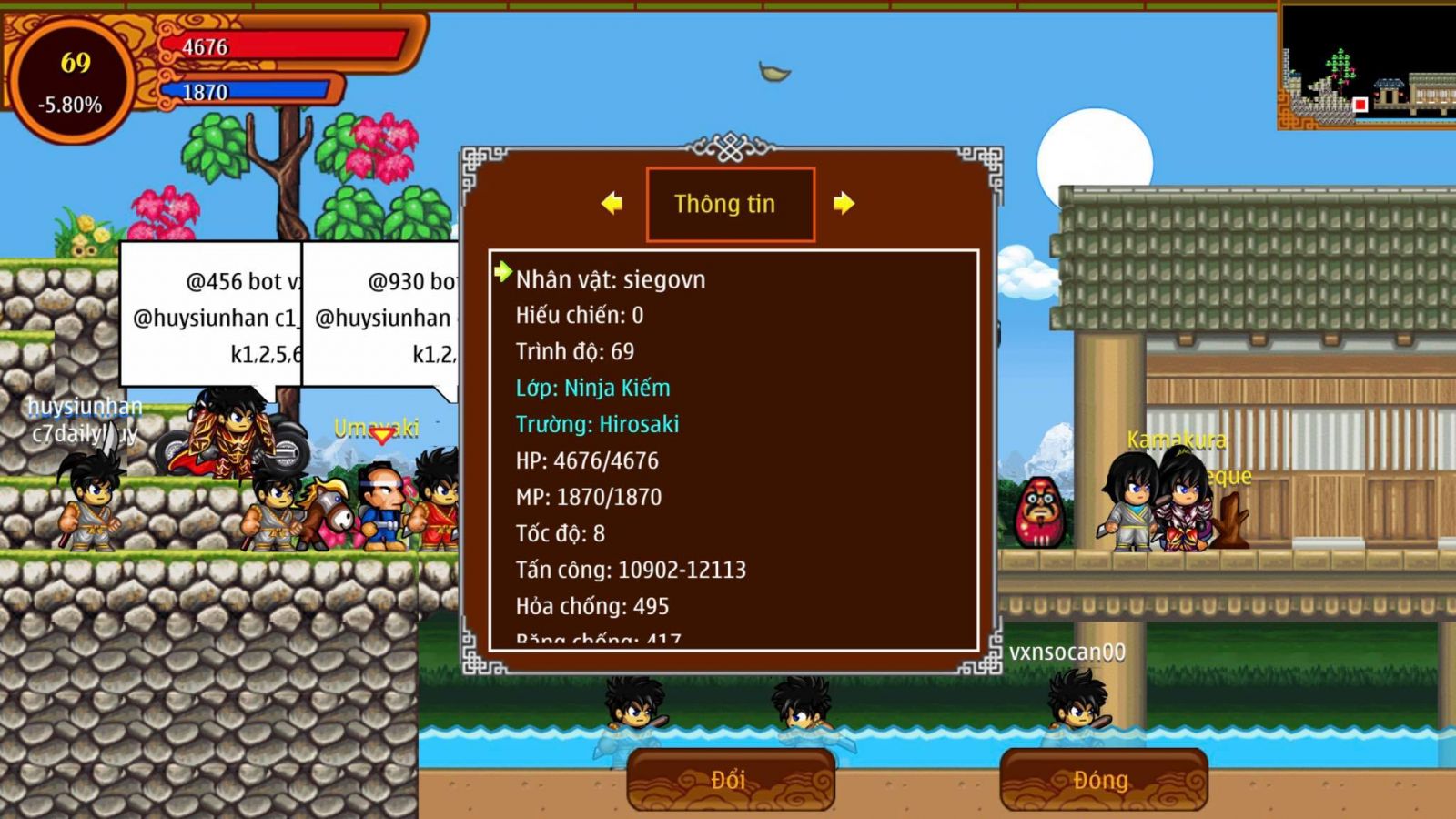
Task: Click the level 69 character badge
Action: [x=72, y=80]
